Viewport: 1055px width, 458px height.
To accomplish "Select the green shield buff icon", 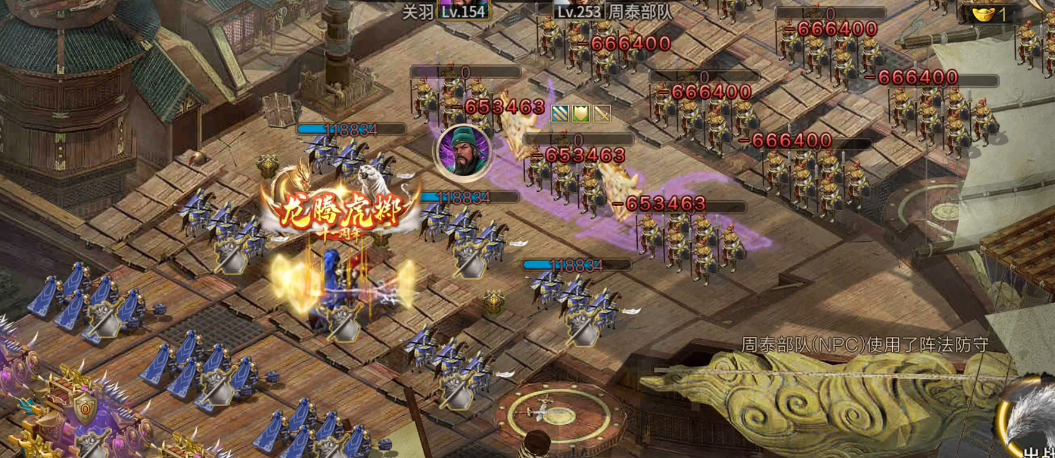I will [581, 114].
